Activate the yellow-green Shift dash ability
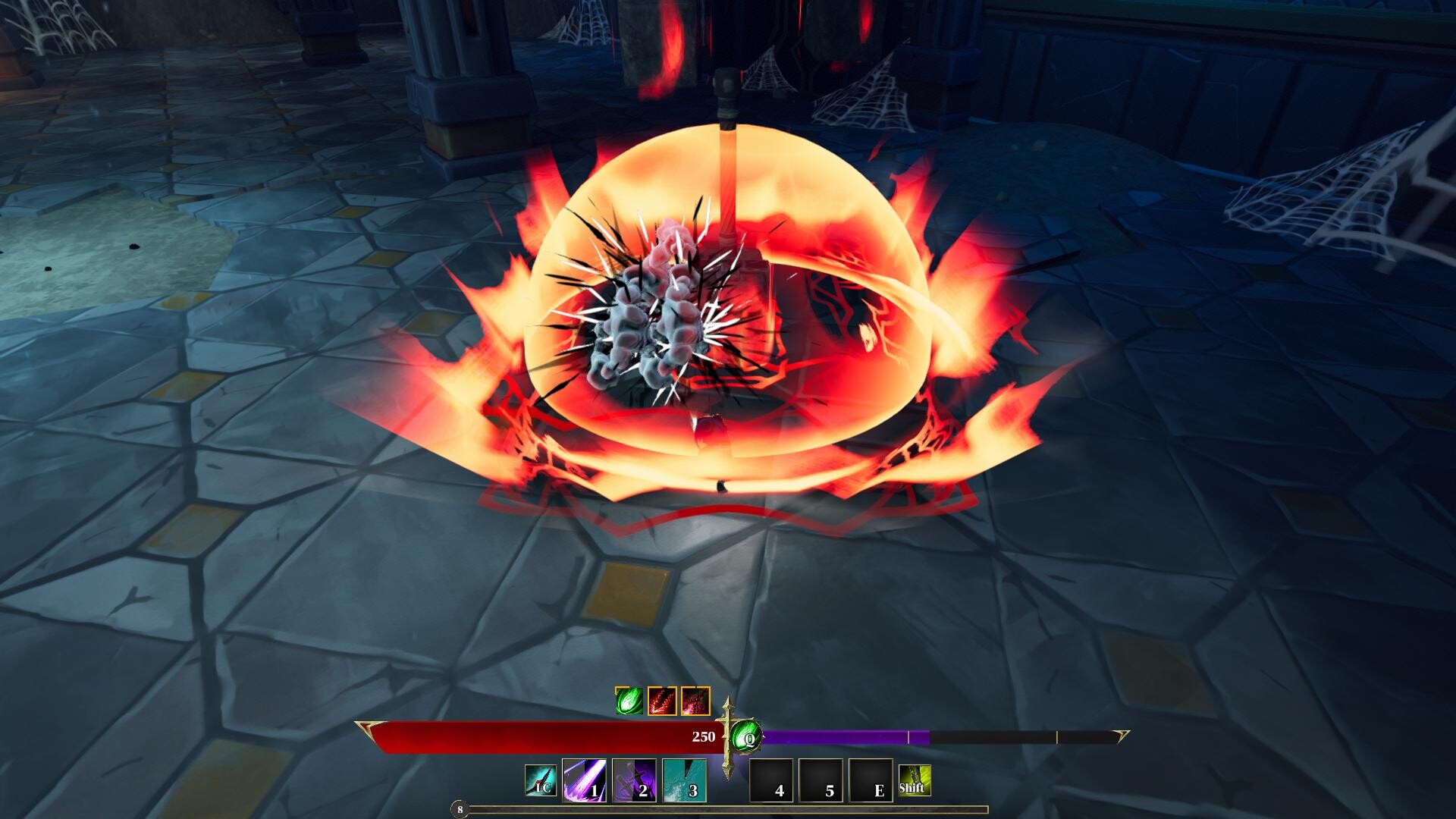This screenshot has height=819, width=1456. (x=915, y=780)
